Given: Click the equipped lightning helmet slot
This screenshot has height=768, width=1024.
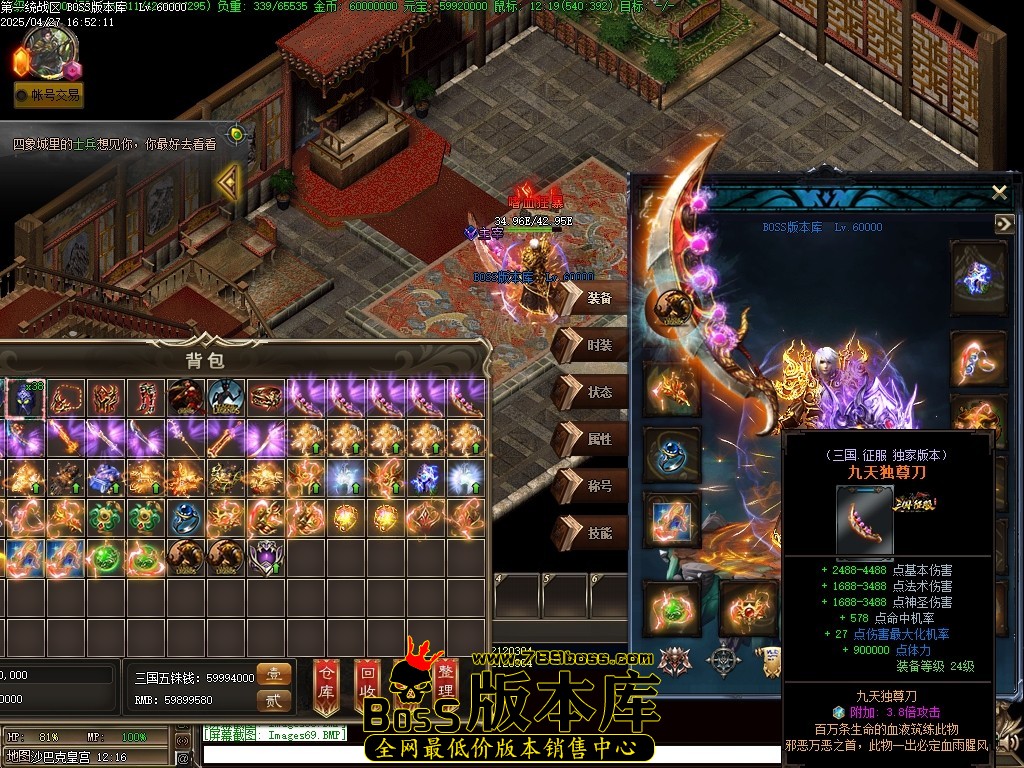Looking at the screenshot, I should (979, 272).
